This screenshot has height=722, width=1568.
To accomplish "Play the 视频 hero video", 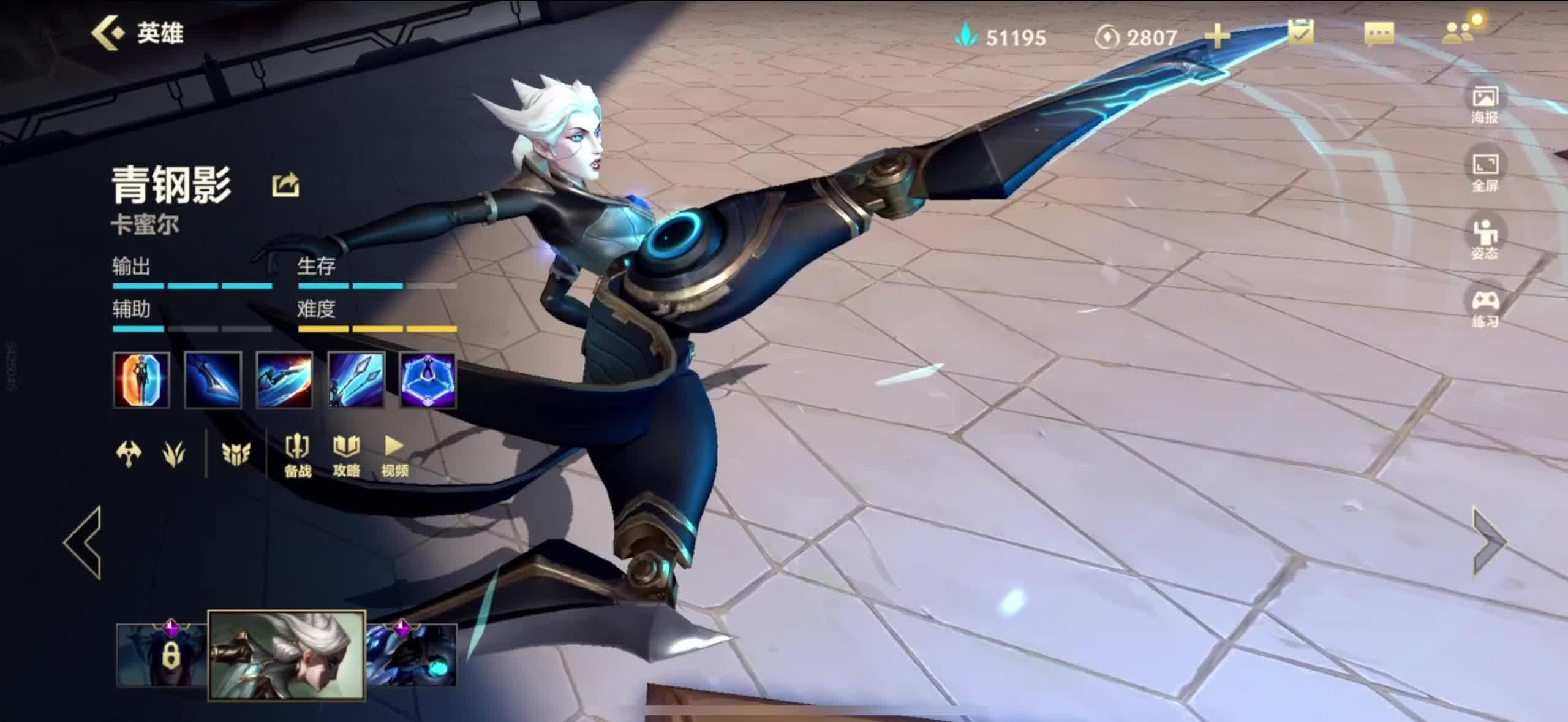I will (394, 455).
